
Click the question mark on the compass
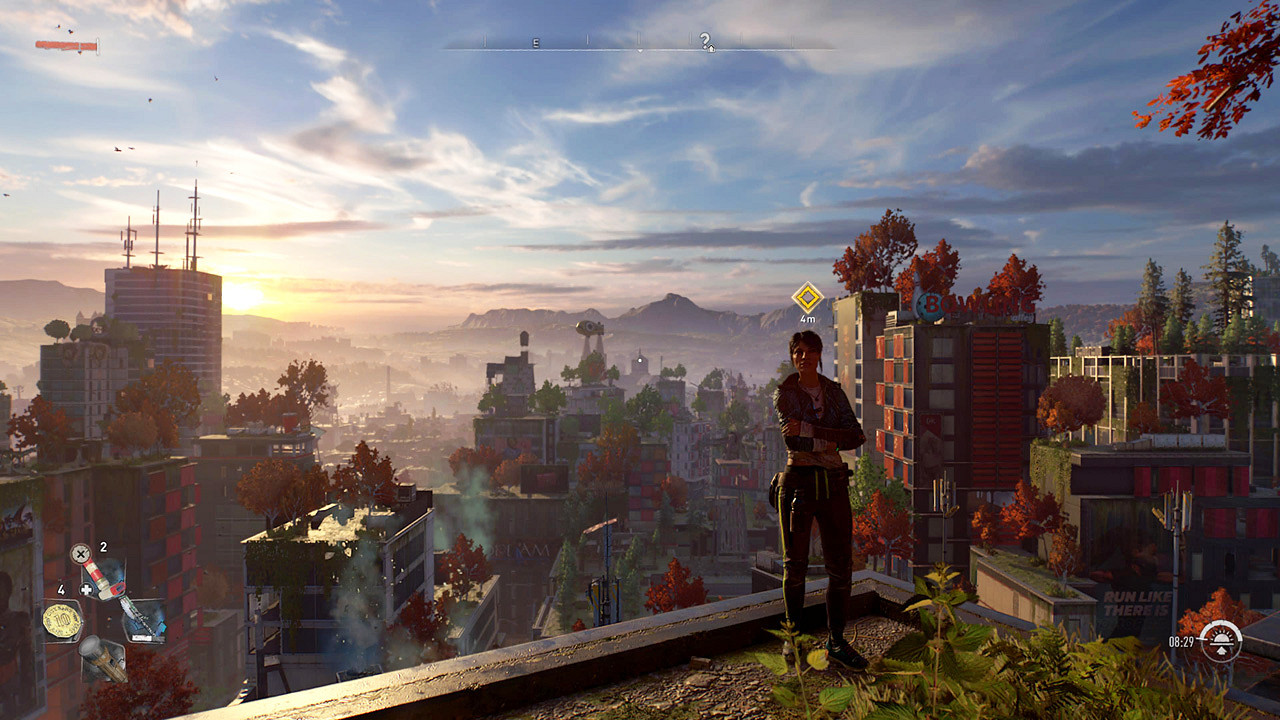coord(705,40)
